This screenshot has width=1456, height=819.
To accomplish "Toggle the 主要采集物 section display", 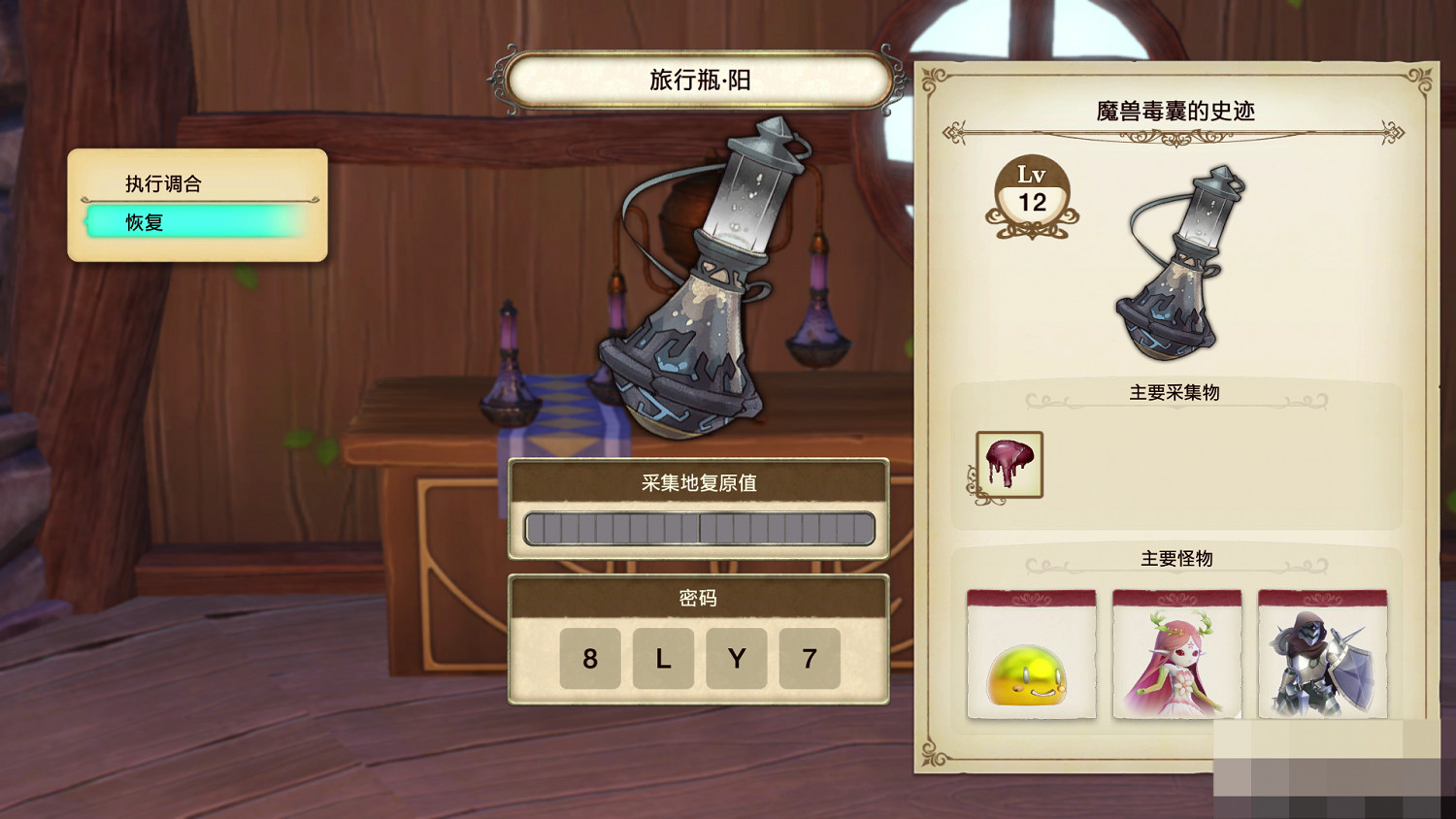I will [1175, 393].
